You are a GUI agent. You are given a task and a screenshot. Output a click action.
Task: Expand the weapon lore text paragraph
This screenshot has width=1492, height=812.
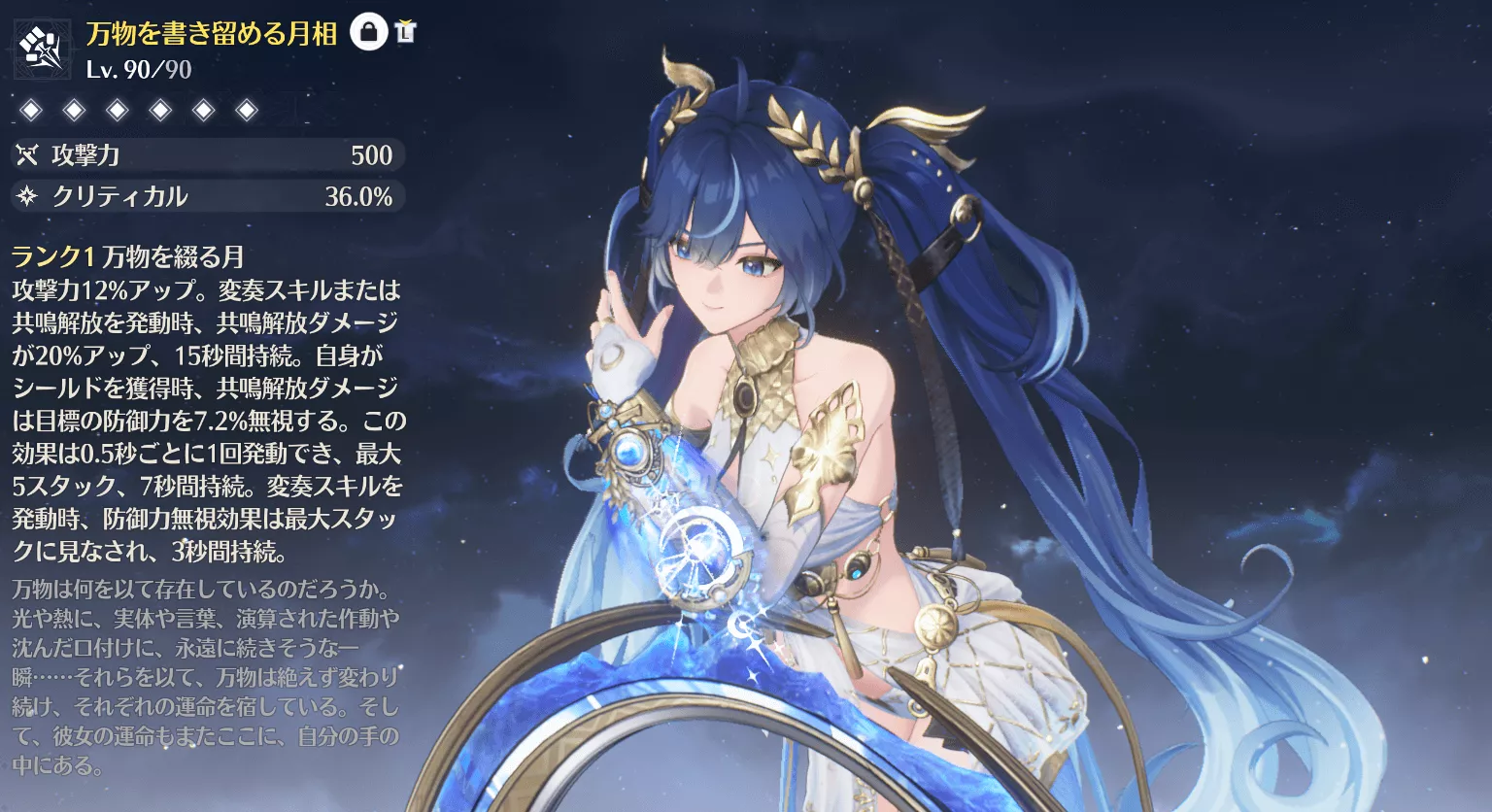(x=204, y=680)
